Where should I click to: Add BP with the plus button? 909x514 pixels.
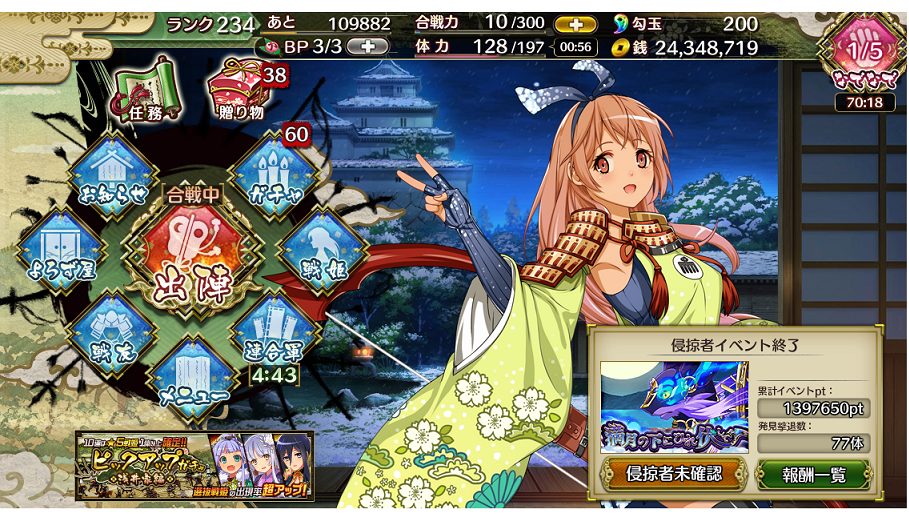[367, 46]
